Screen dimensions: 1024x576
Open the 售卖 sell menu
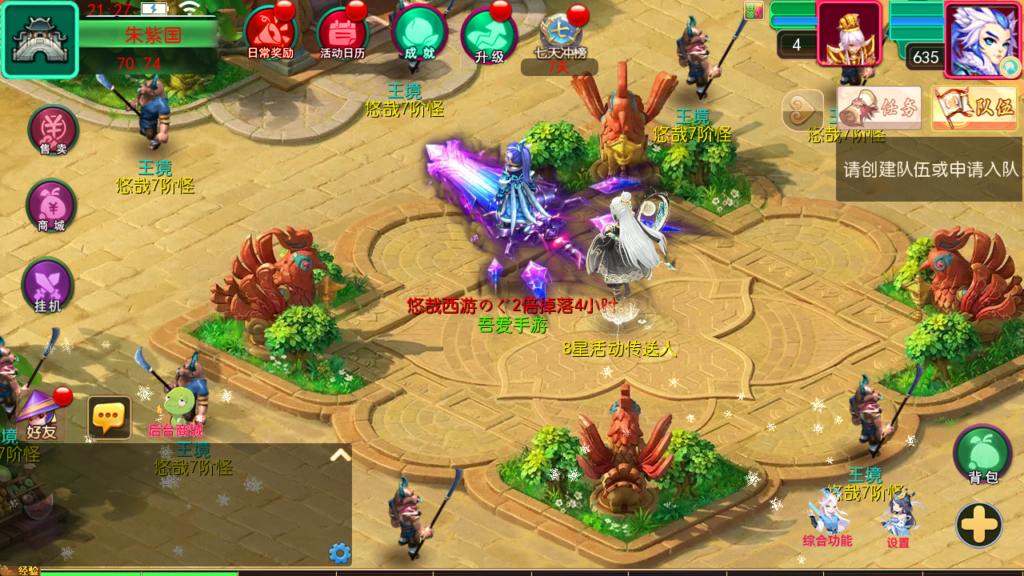click(x=53, y=131)
